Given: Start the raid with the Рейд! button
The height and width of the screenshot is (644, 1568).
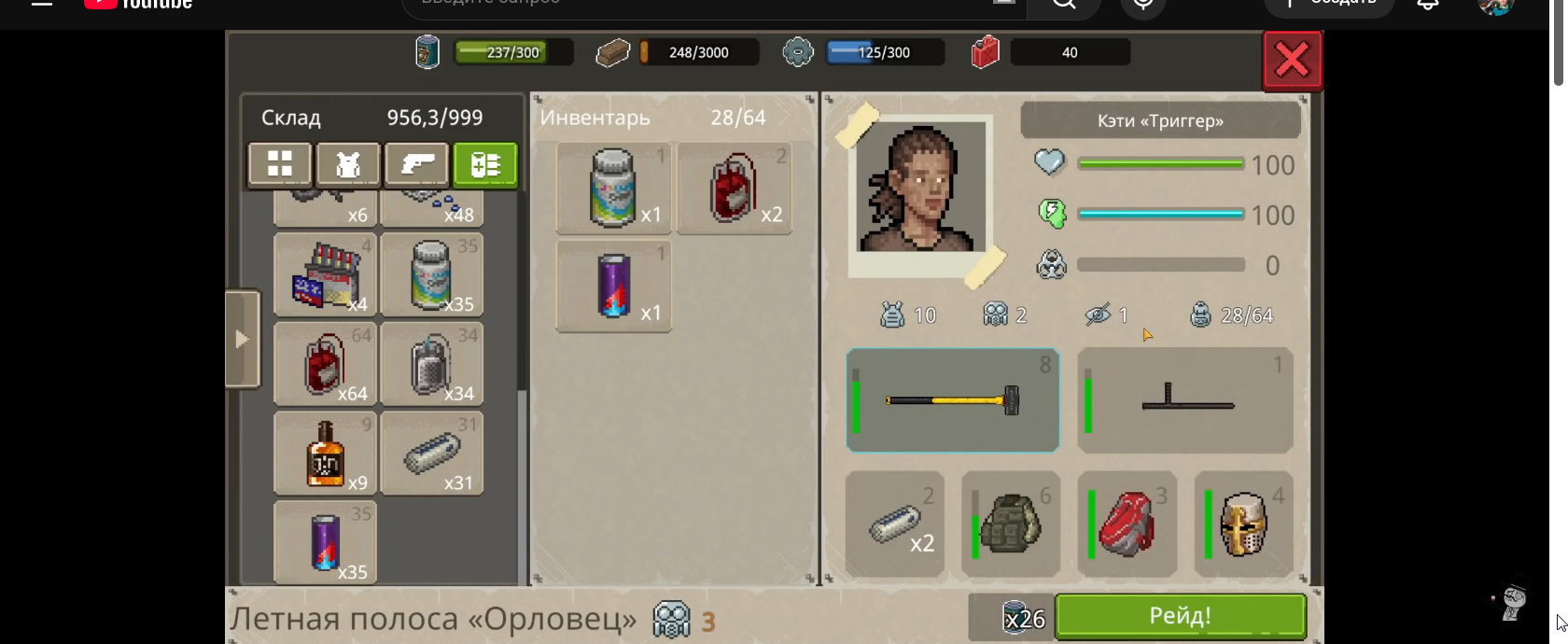Looking at the screenshot, I should [1180, 616].
